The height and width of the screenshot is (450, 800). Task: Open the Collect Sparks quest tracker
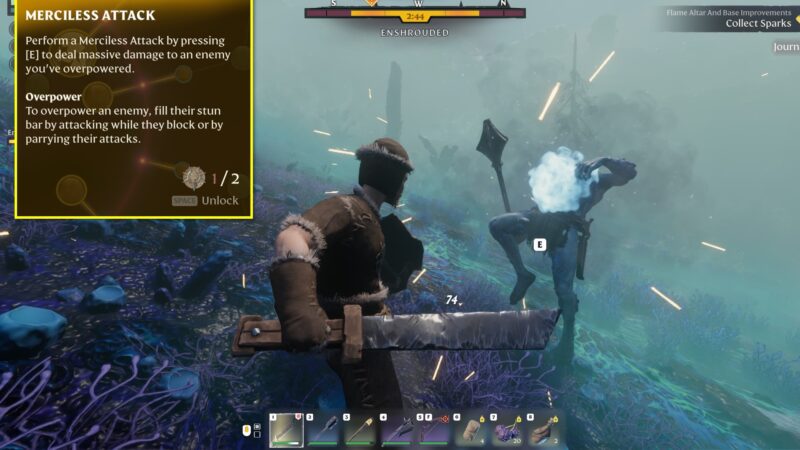click(757, 23)
